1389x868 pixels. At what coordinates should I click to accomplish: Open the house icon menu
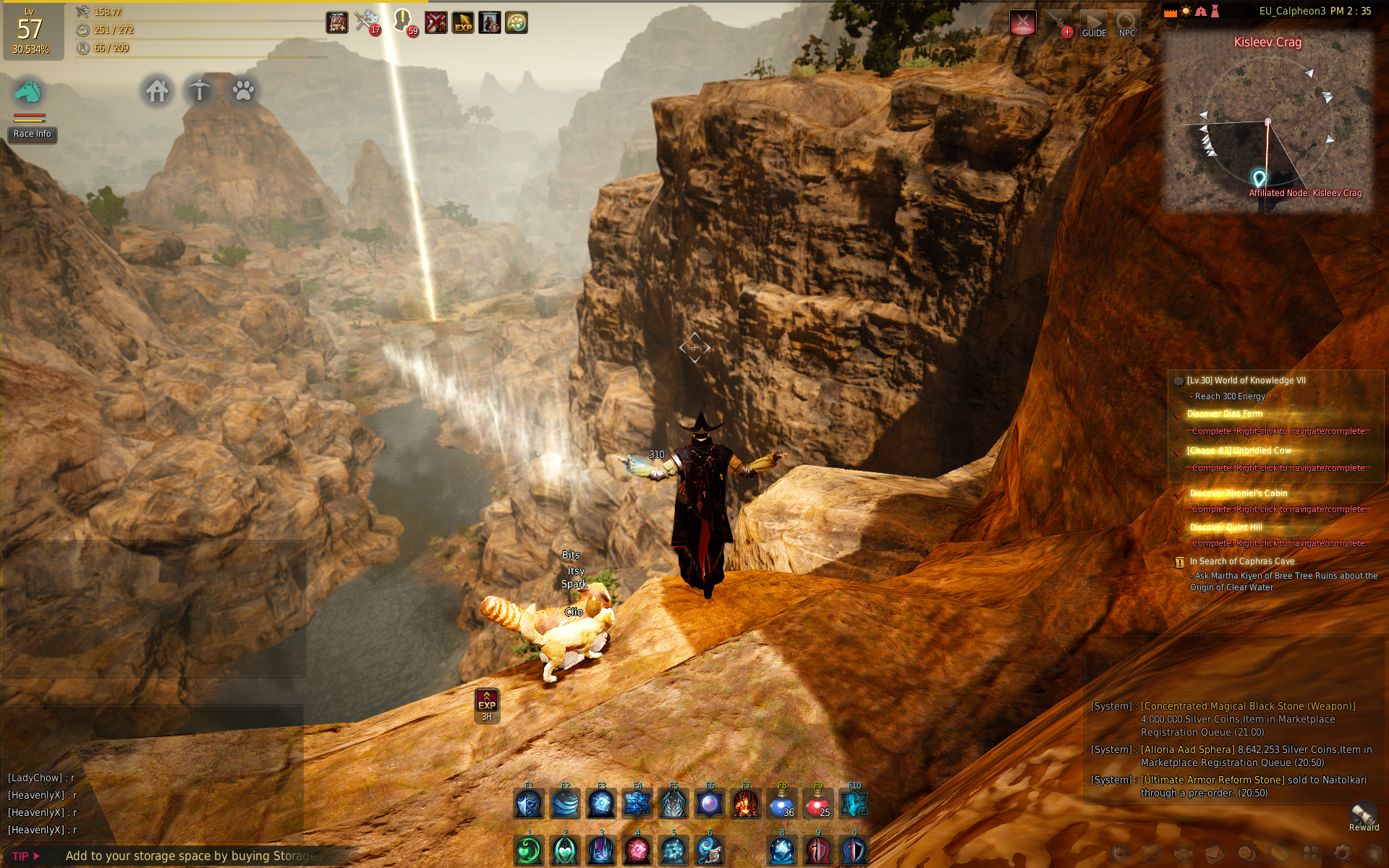[157, 91]
